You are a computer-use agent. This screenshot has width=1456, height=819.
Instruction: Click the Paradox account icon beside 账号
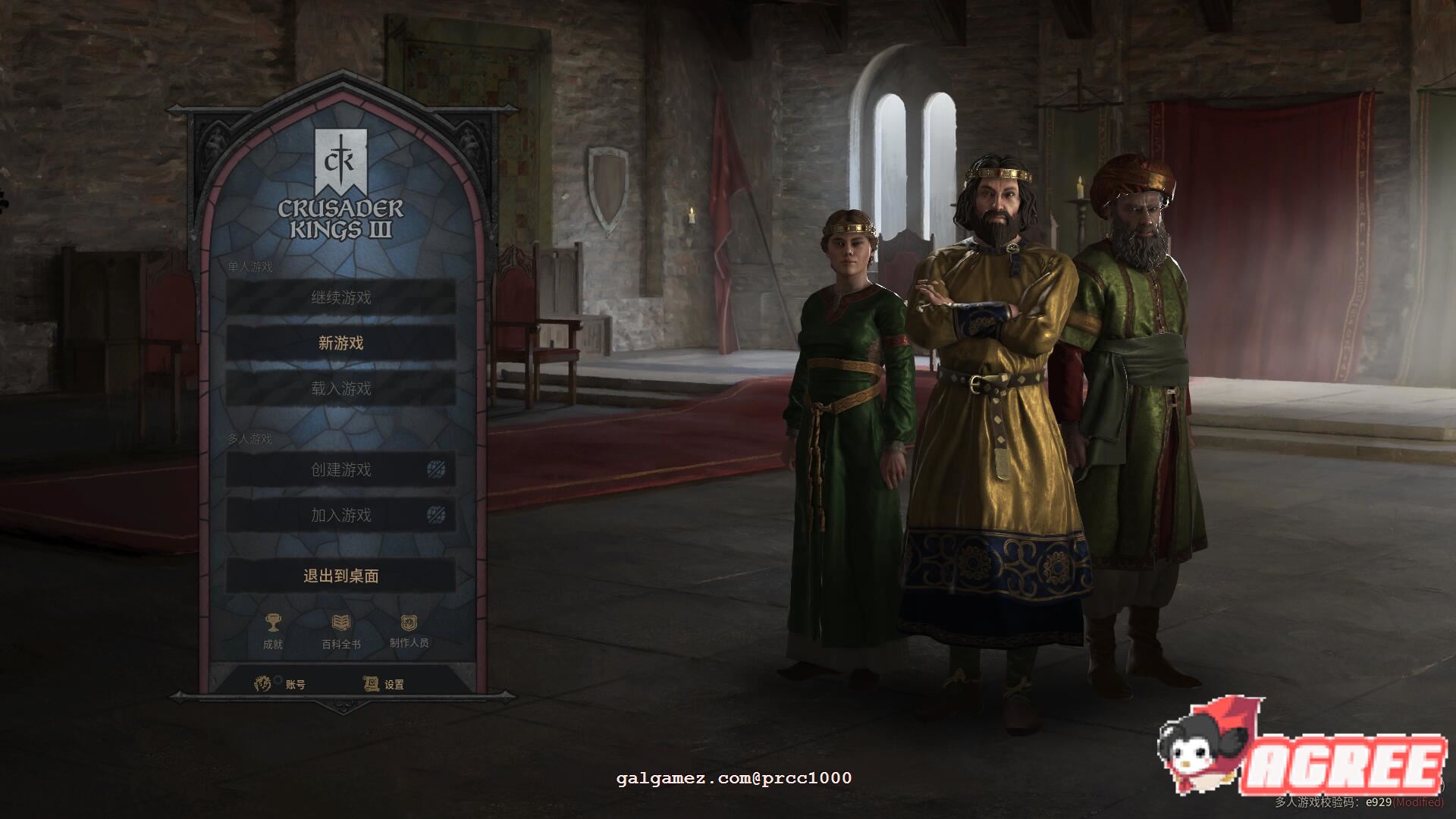[x=262, y=683]
